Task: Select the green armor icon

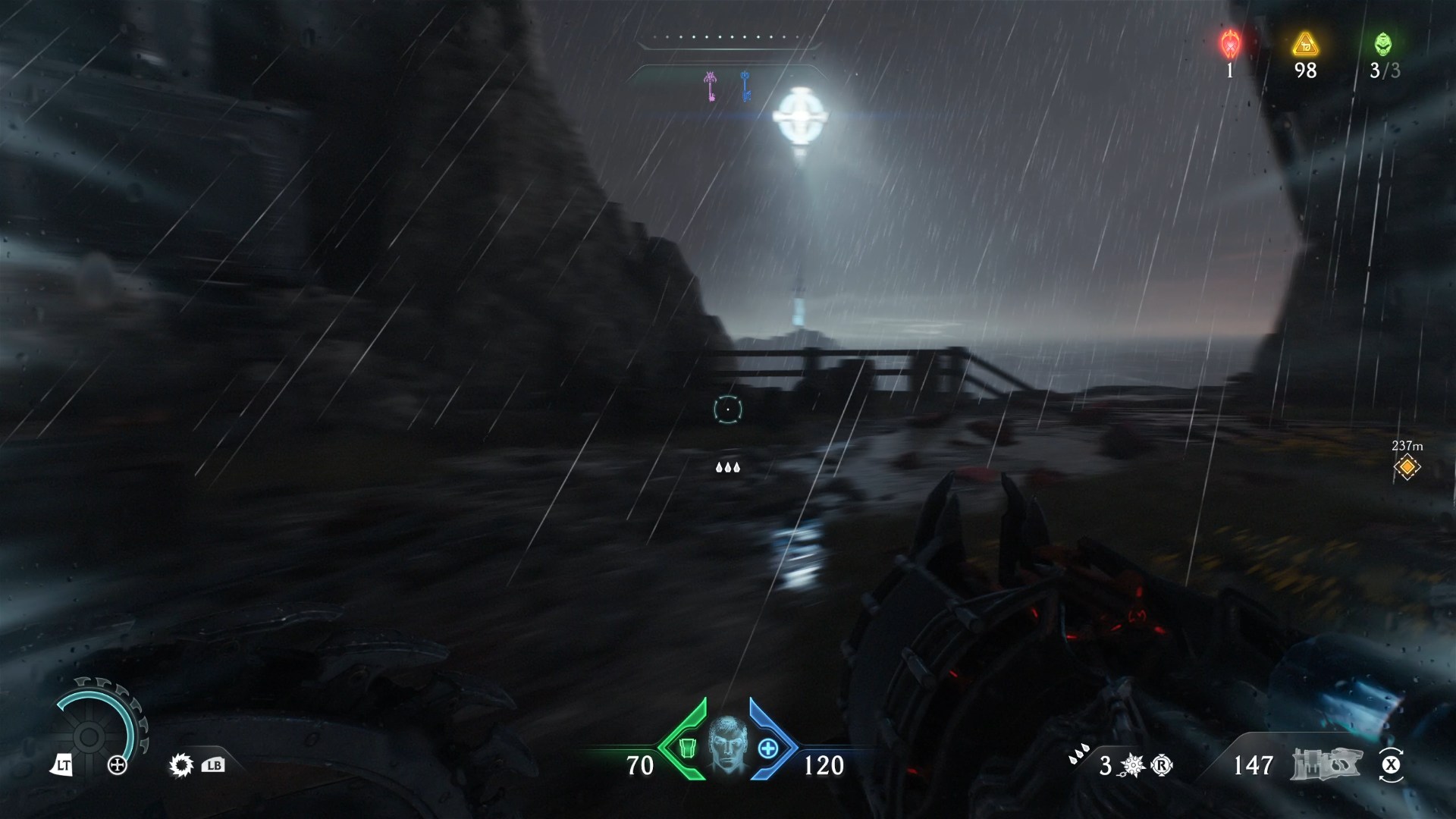Action: (687, 748)
